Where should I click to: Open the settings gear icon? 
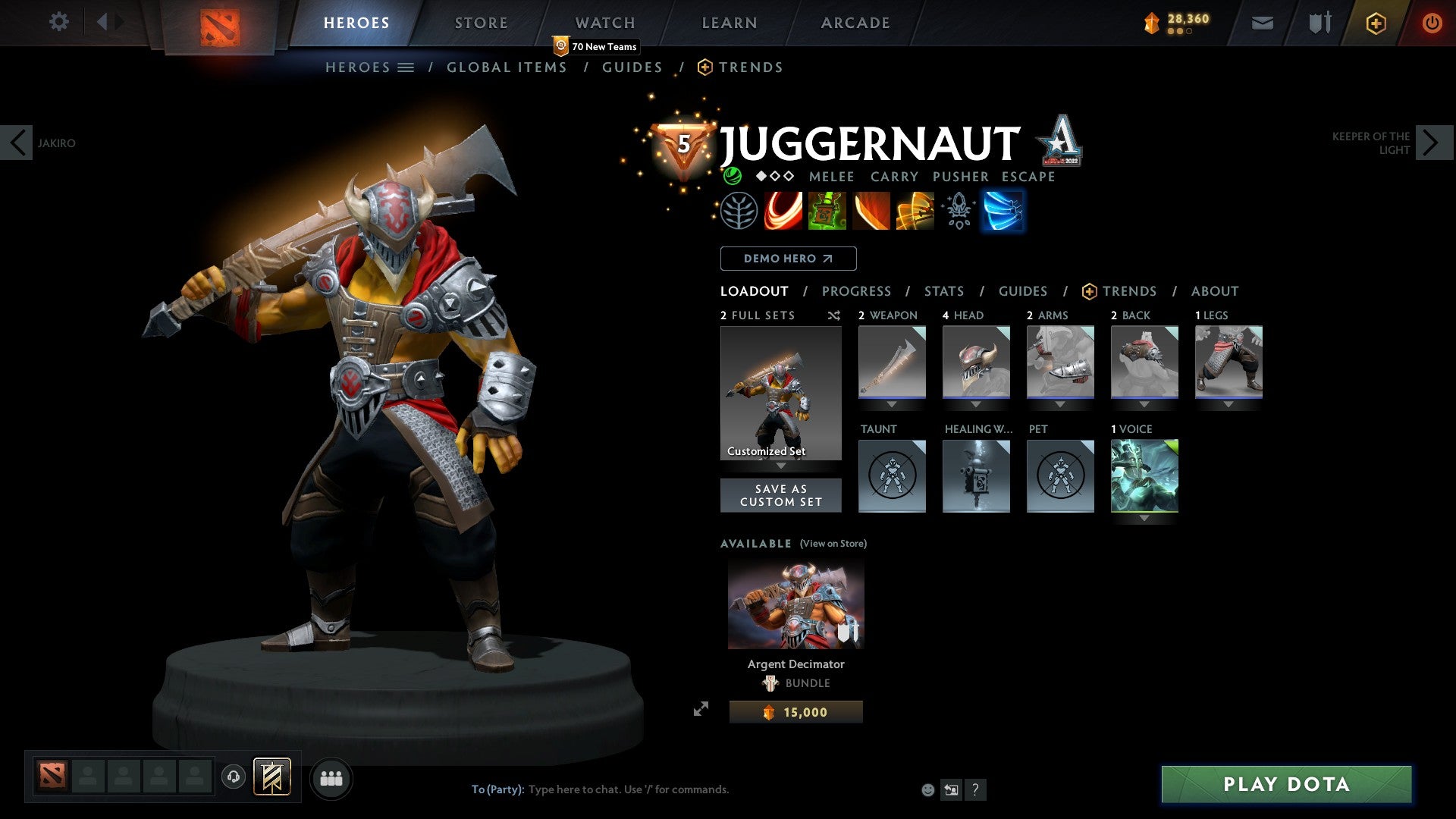pos(58,22)
